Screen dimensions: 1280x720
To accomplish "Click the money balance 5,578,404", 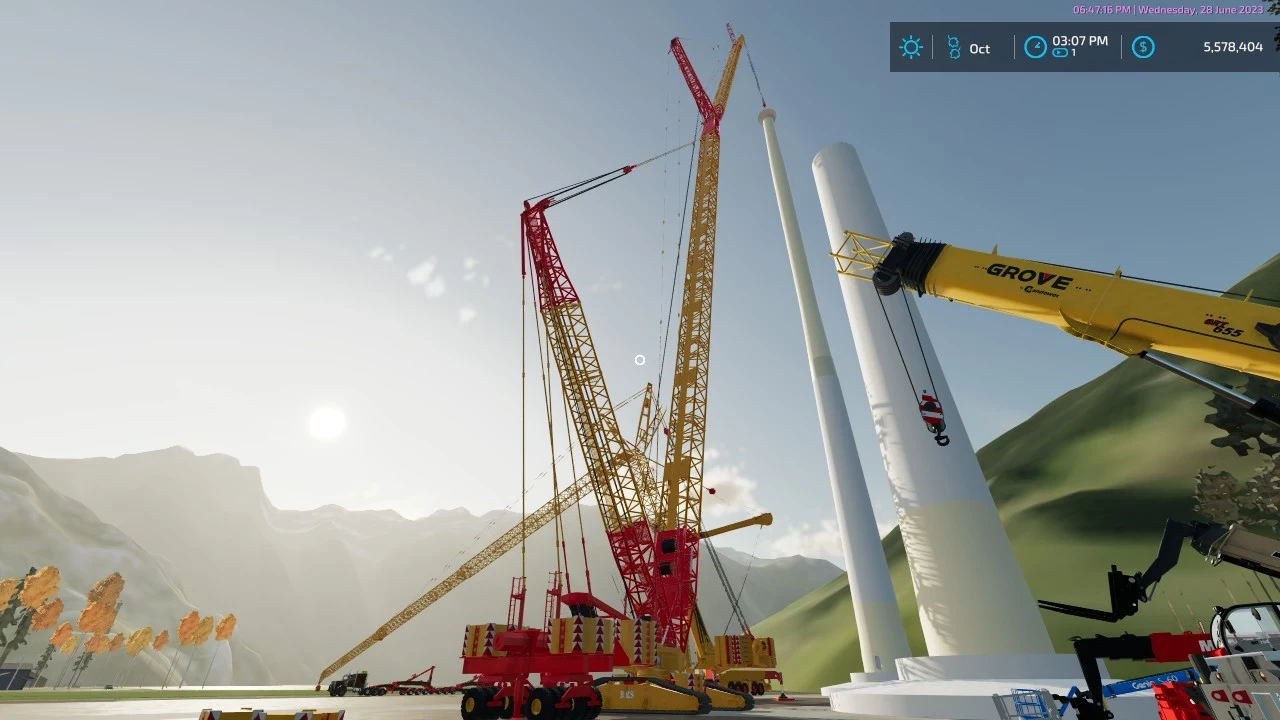I will 1231,47.
